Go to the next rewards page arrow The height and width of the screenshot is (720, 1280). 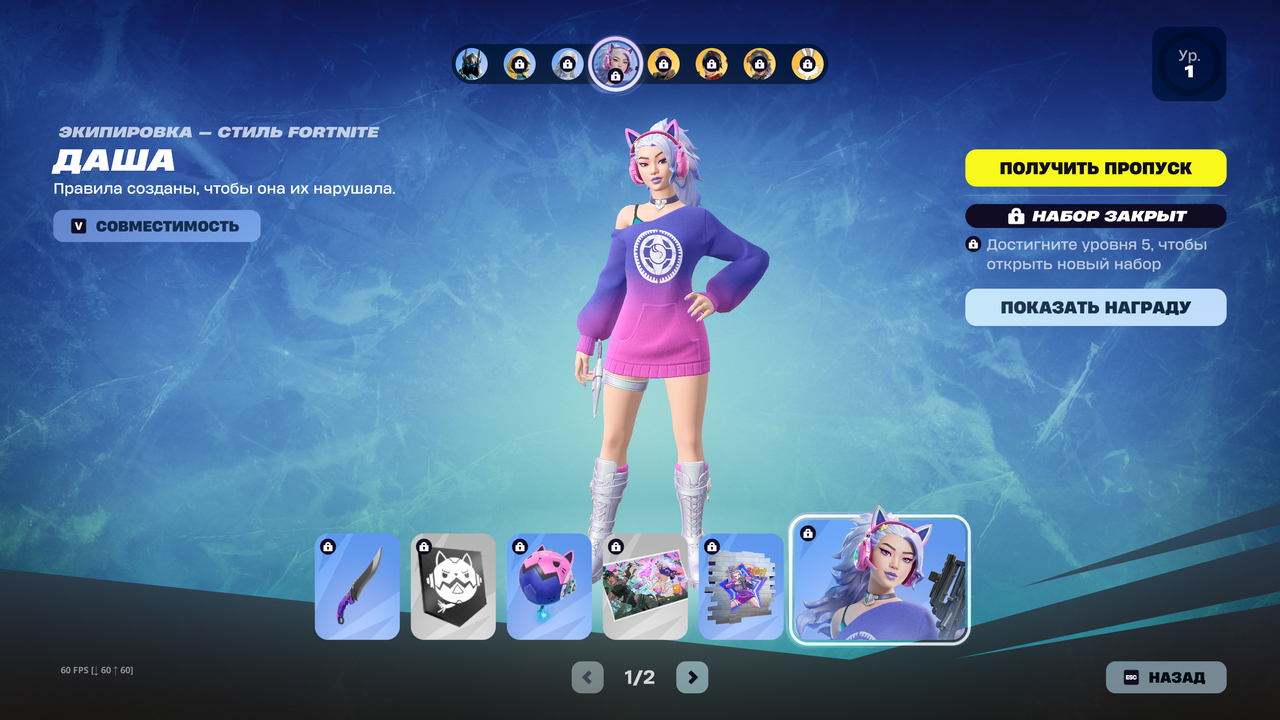[x=692, y=677]
